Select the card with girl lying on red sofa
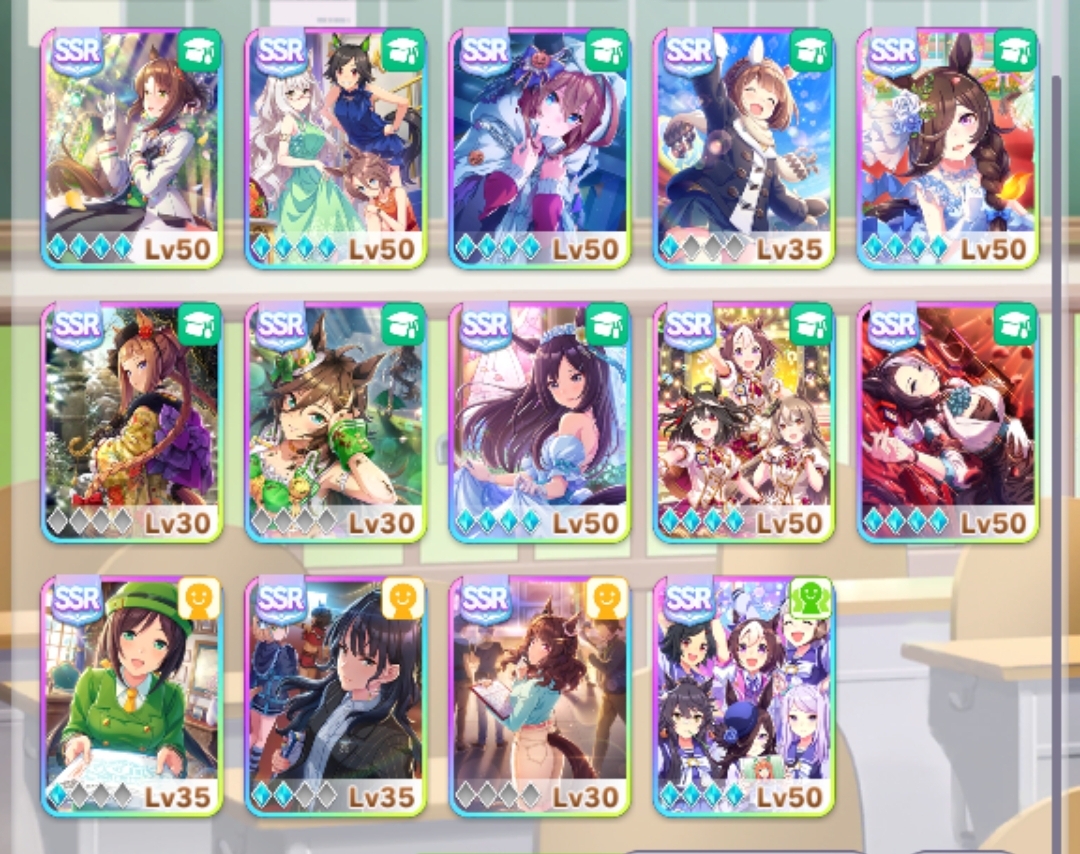Image resolution: width=1080 pixels, height=854 pixels. [948, 422]
